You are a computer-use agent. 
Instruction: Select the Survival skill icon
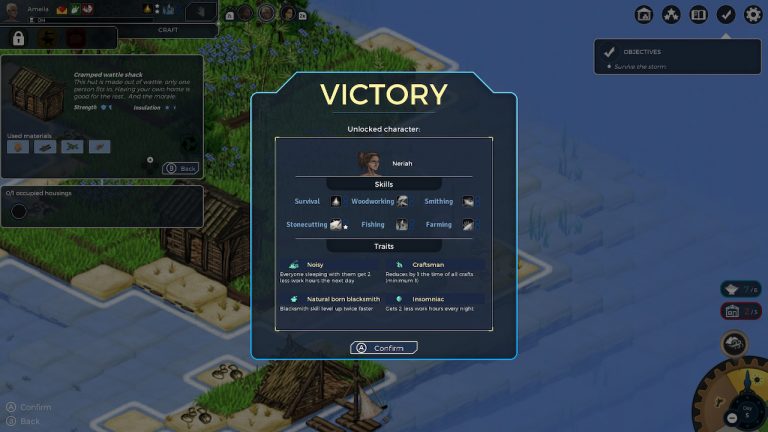(x=335, y=201)
